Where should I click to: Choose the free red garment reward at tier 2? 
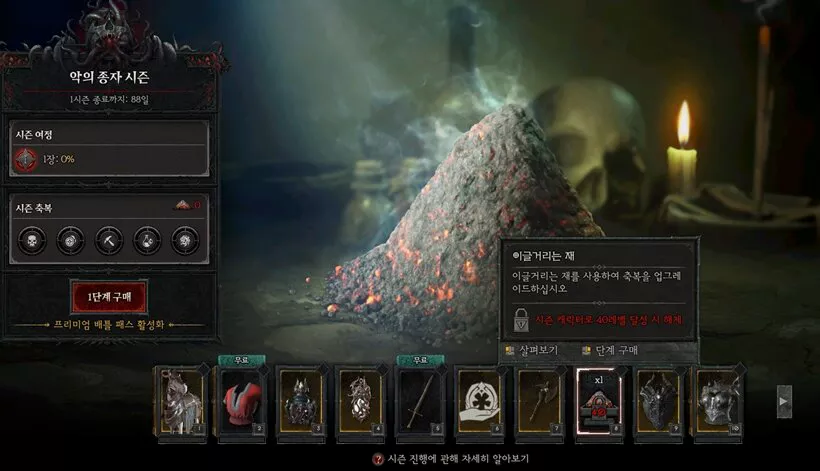(x=241, y=403)
